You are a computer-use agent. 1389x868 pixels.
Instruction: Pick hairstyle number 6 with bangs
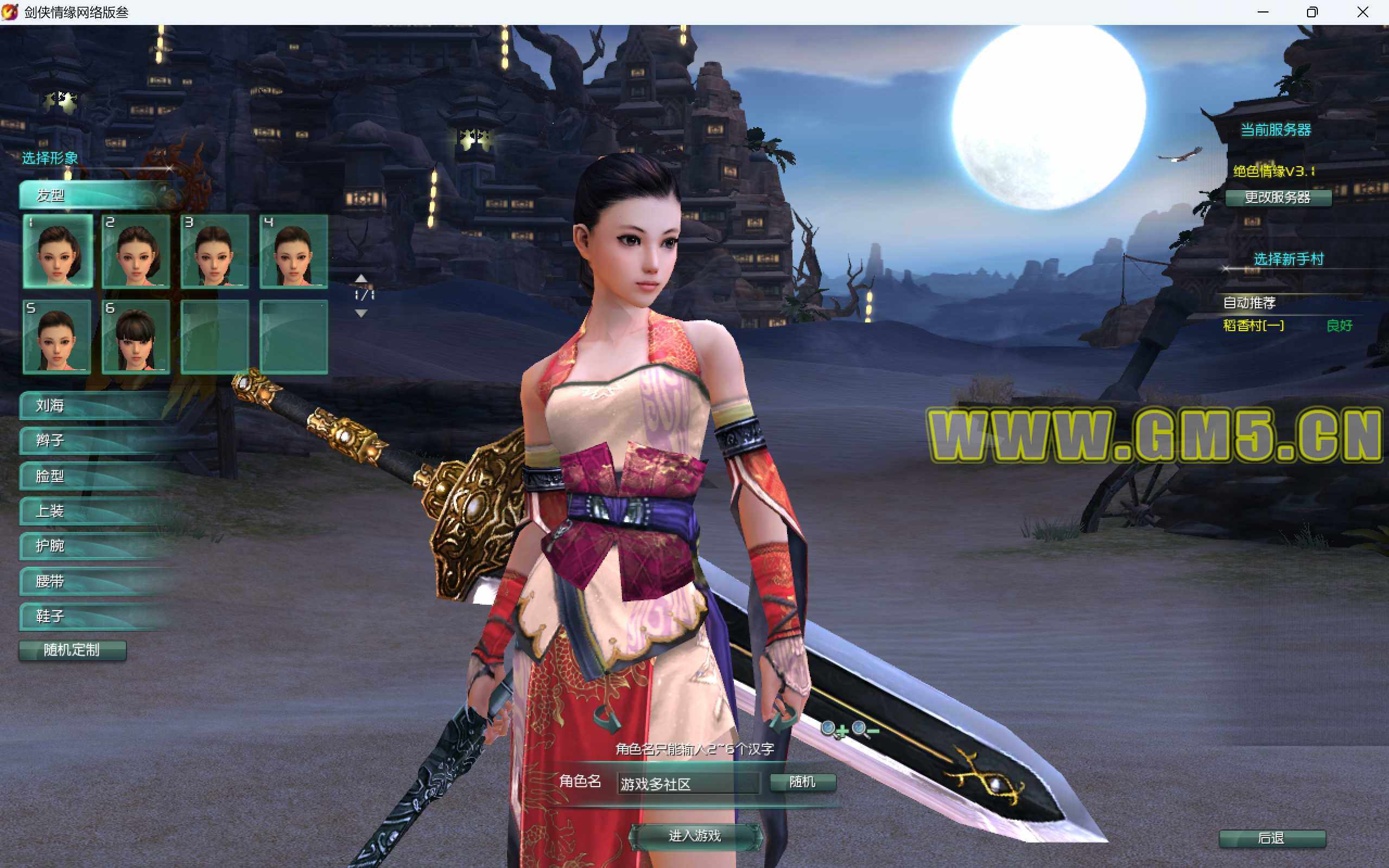point(136,337)
